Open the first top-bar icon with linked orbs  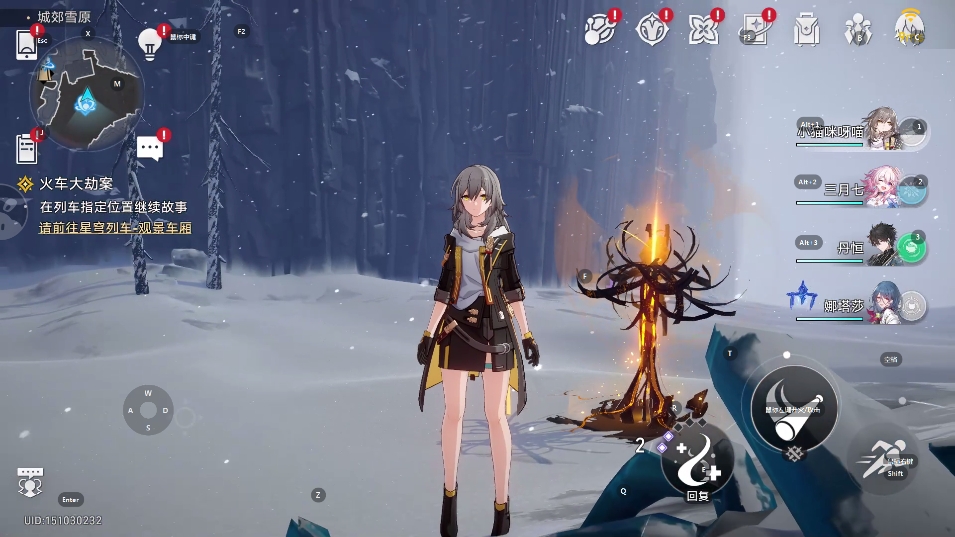[x=598, y=28]
